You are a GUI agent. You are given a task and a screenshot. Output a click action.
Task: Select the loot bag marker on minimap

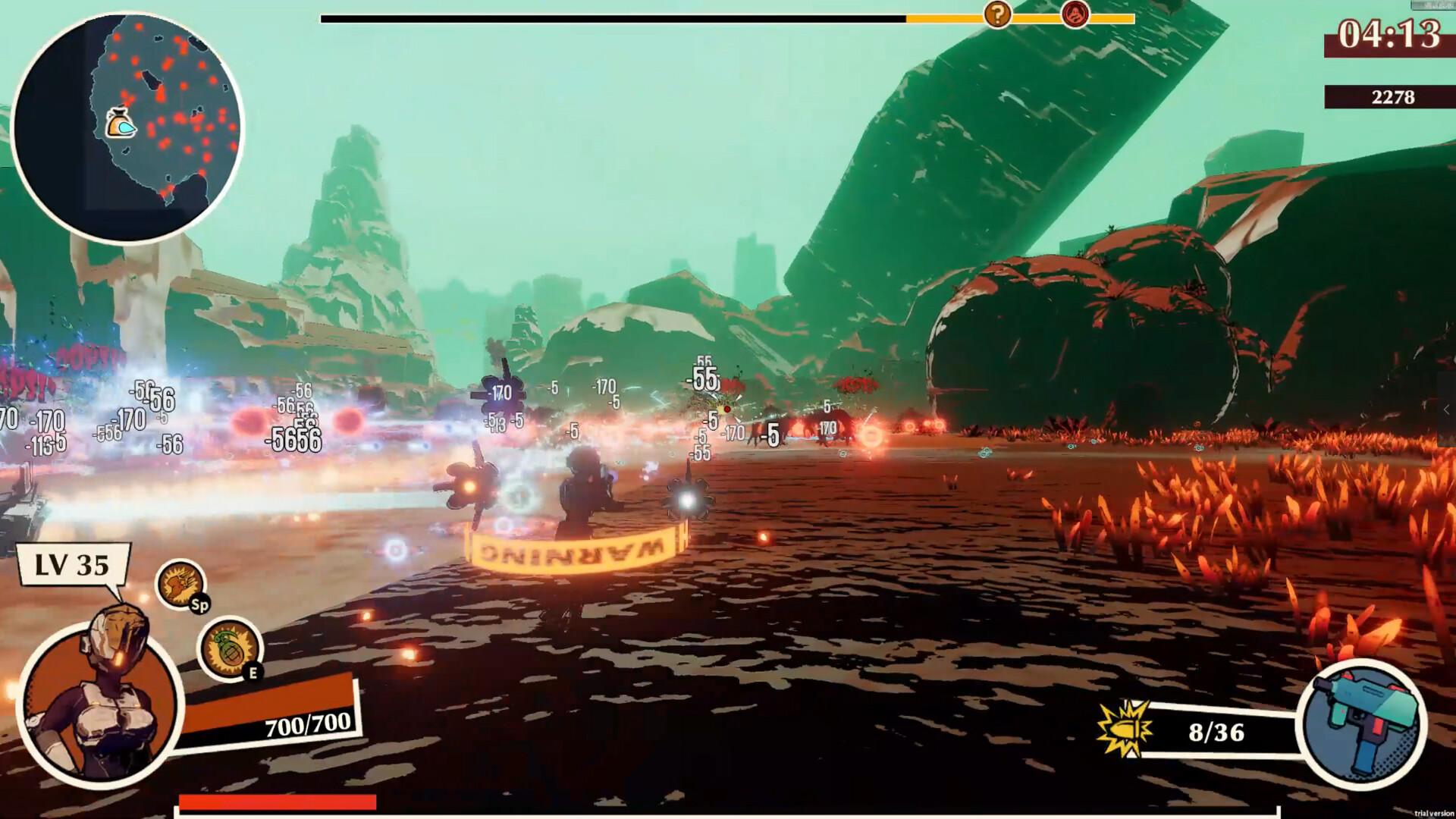coord(120,124)
